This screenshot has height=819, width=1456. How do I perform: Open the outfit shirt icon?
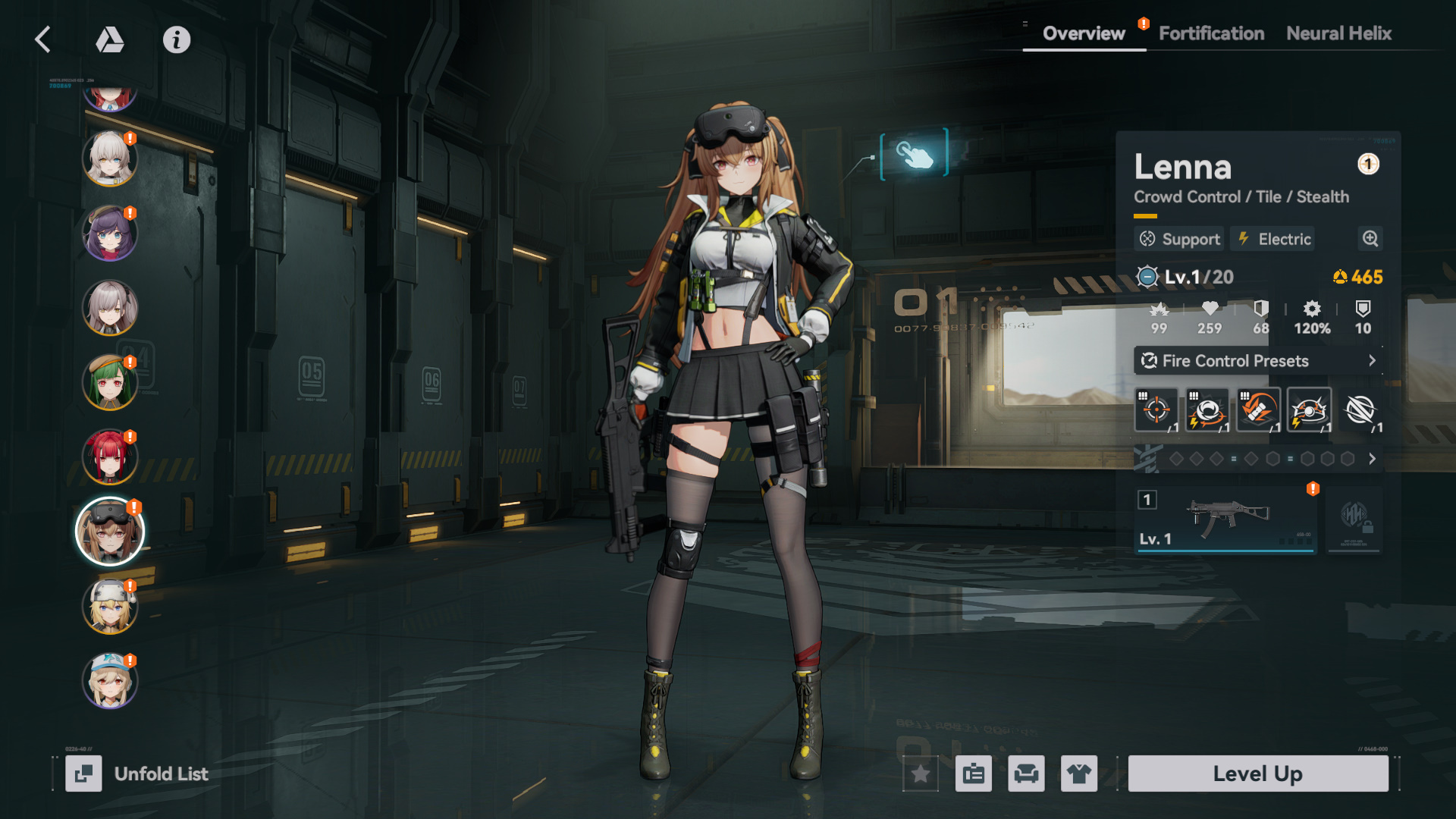coord(1078,773)
